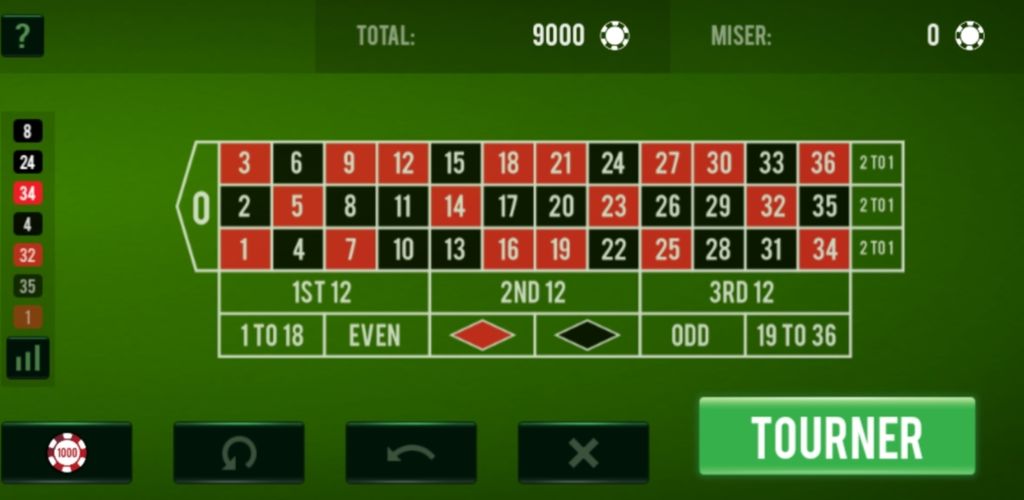Choose the EVEN bet
The height and width of the screenshot is (500, 1024).
point(376,336)
